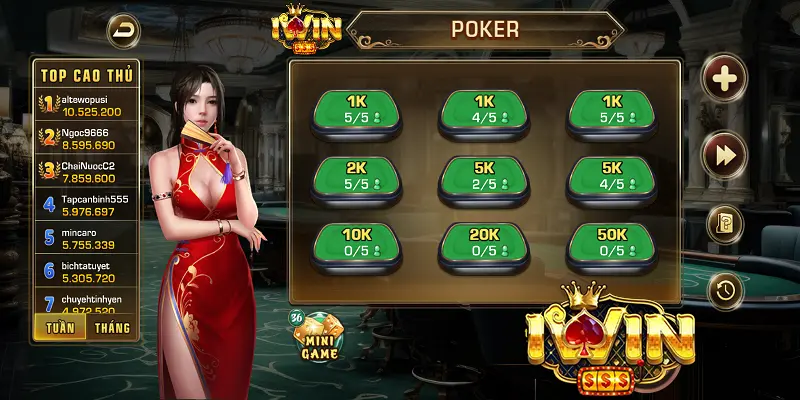Go back using the return arrow button
This screenshot has height=400, width=800.
point(124,29)
